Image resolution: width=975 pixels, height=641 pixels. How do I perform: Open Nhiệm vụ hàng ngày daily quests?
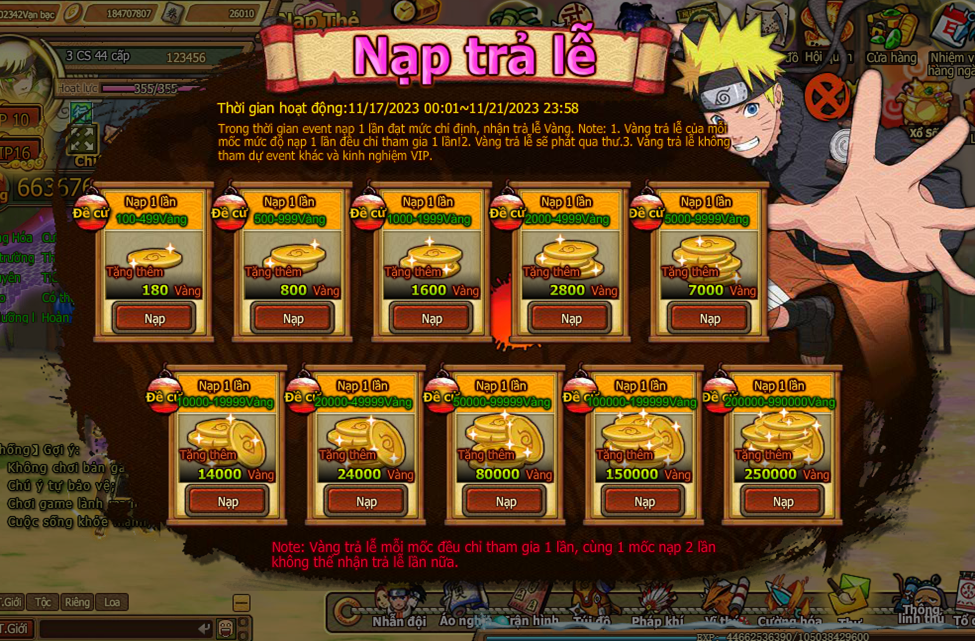click(951, 45)
